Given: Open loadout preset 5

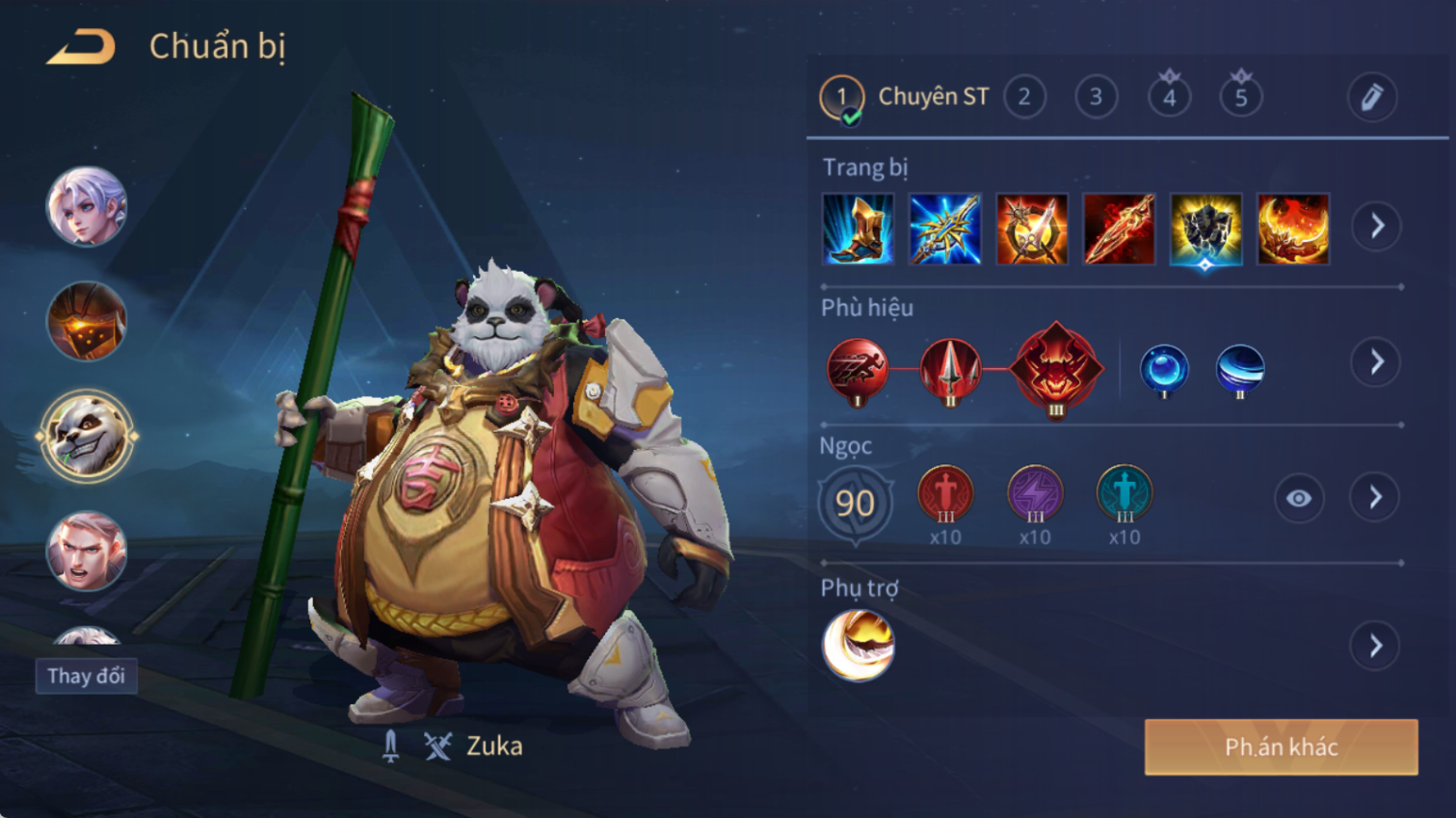Looking at the screenshot, I should (x=1241, y=96).
